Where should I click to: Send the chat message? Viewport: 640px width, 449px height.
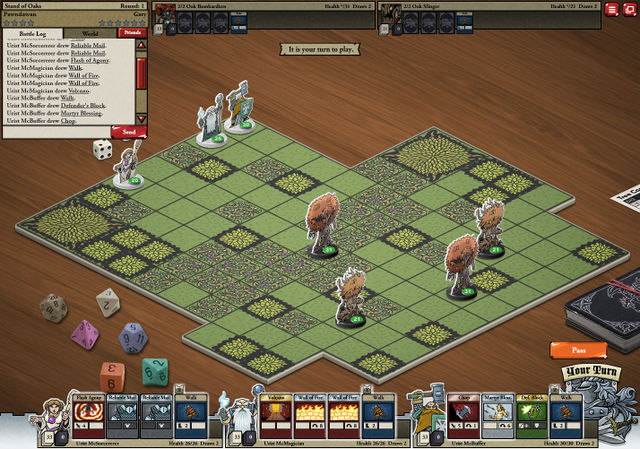coord(129,131)
